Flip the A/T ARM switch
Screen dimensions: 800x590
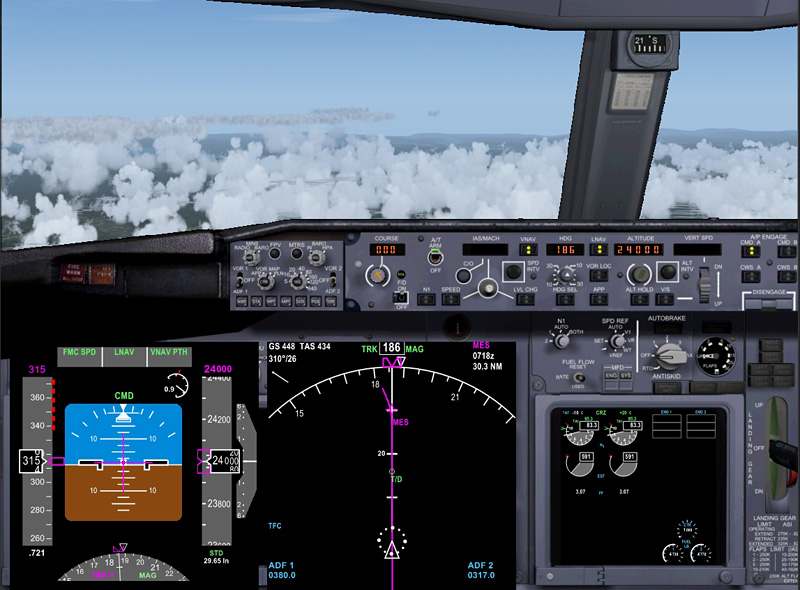435,257
